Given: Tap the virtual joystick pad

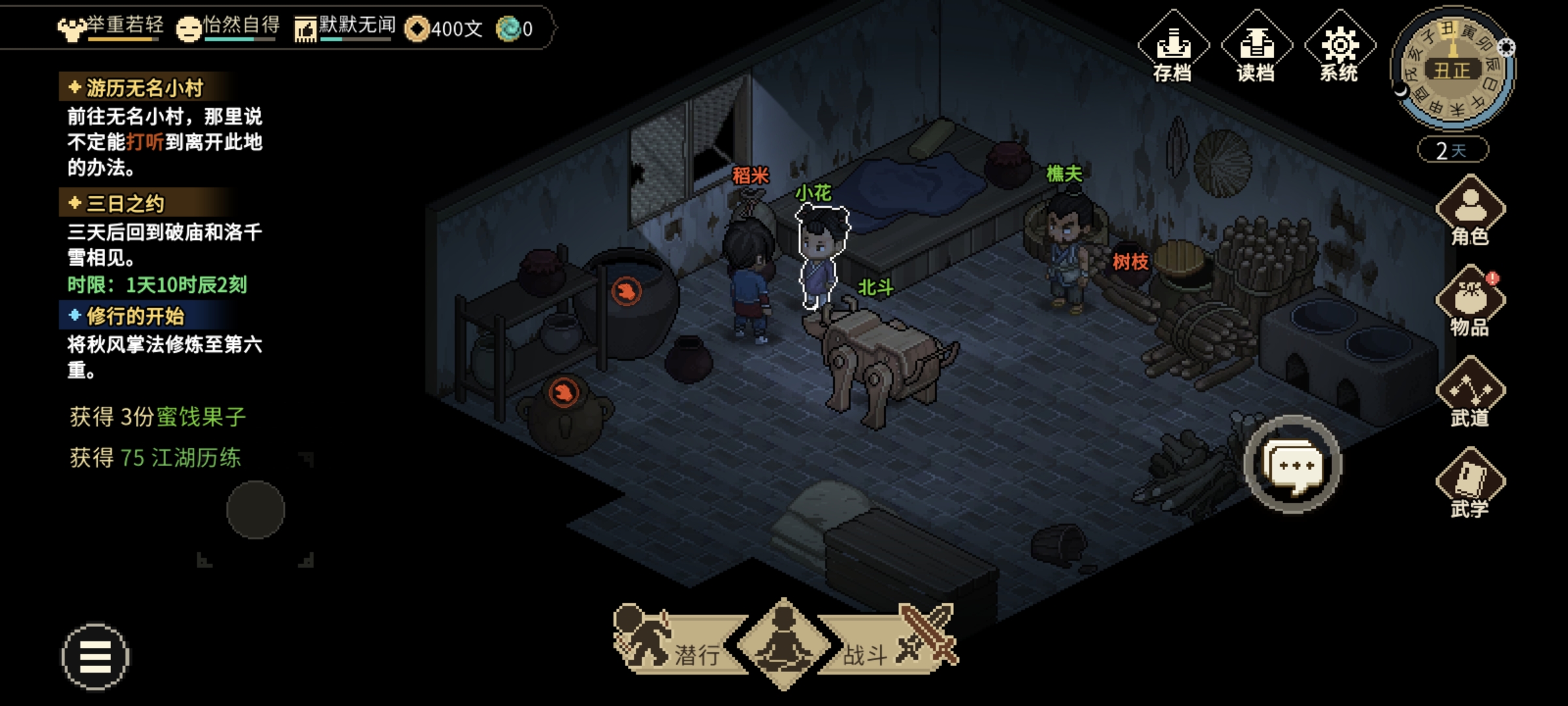Looking at the screenshot, I should [x=255, y=510].
